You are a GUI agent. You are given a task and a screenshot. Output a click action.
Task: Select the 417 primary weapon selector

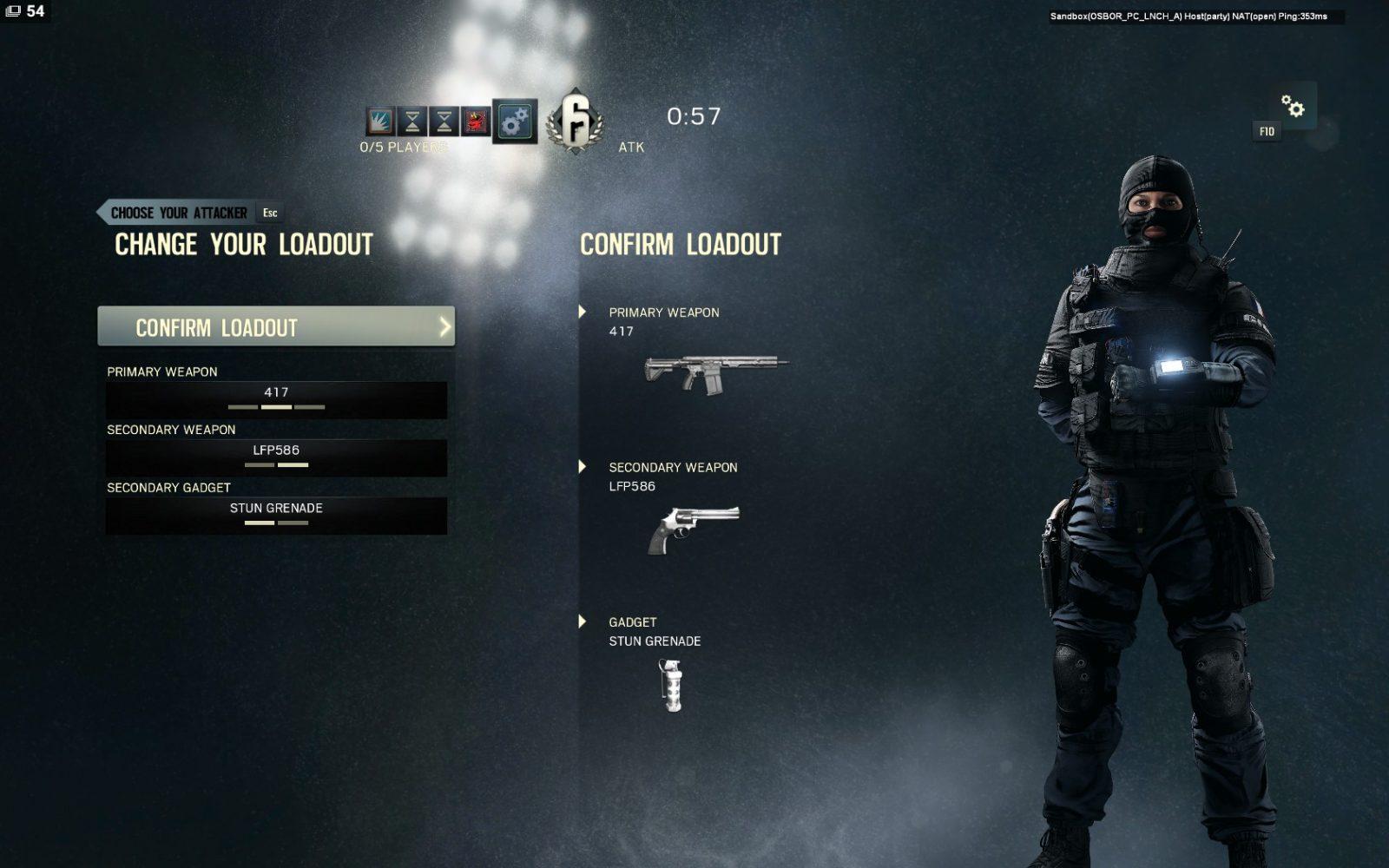coord(276,399)
